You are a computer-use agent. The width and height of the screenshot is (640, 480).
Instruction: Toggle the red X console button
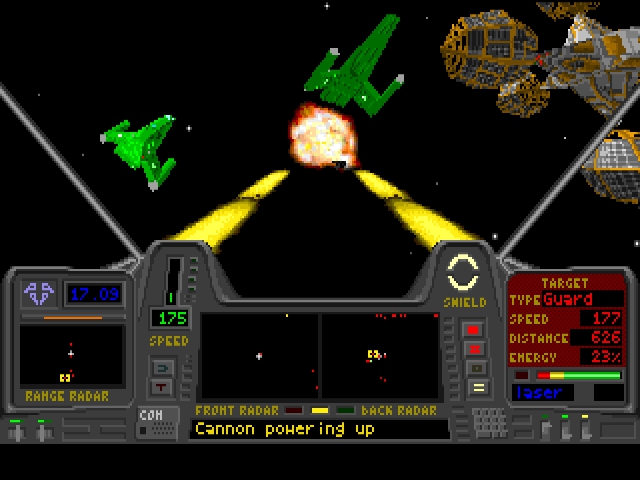(474, 349)
